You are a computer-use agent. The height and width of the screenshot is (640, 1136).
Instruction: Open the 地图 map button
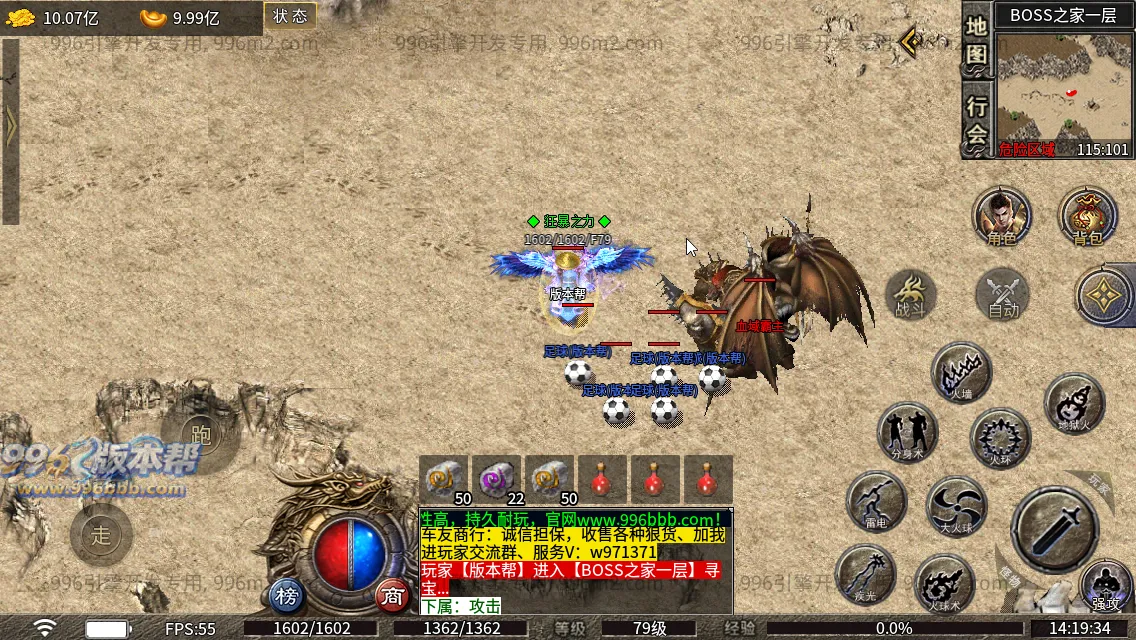(977, 43)
